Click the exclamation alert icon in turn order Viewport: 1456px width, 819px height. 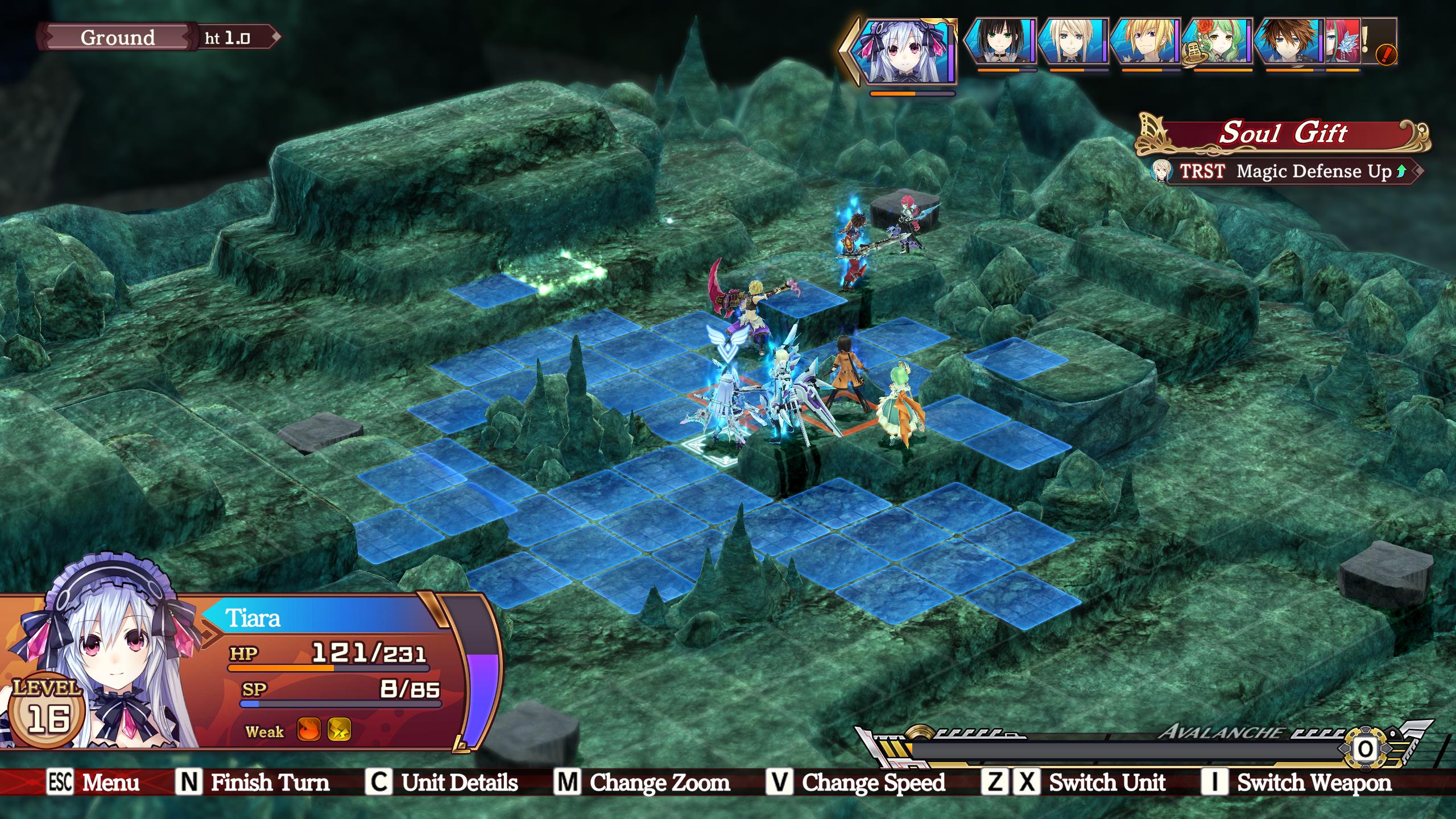pyautogui.click(x=1386, y=55)
